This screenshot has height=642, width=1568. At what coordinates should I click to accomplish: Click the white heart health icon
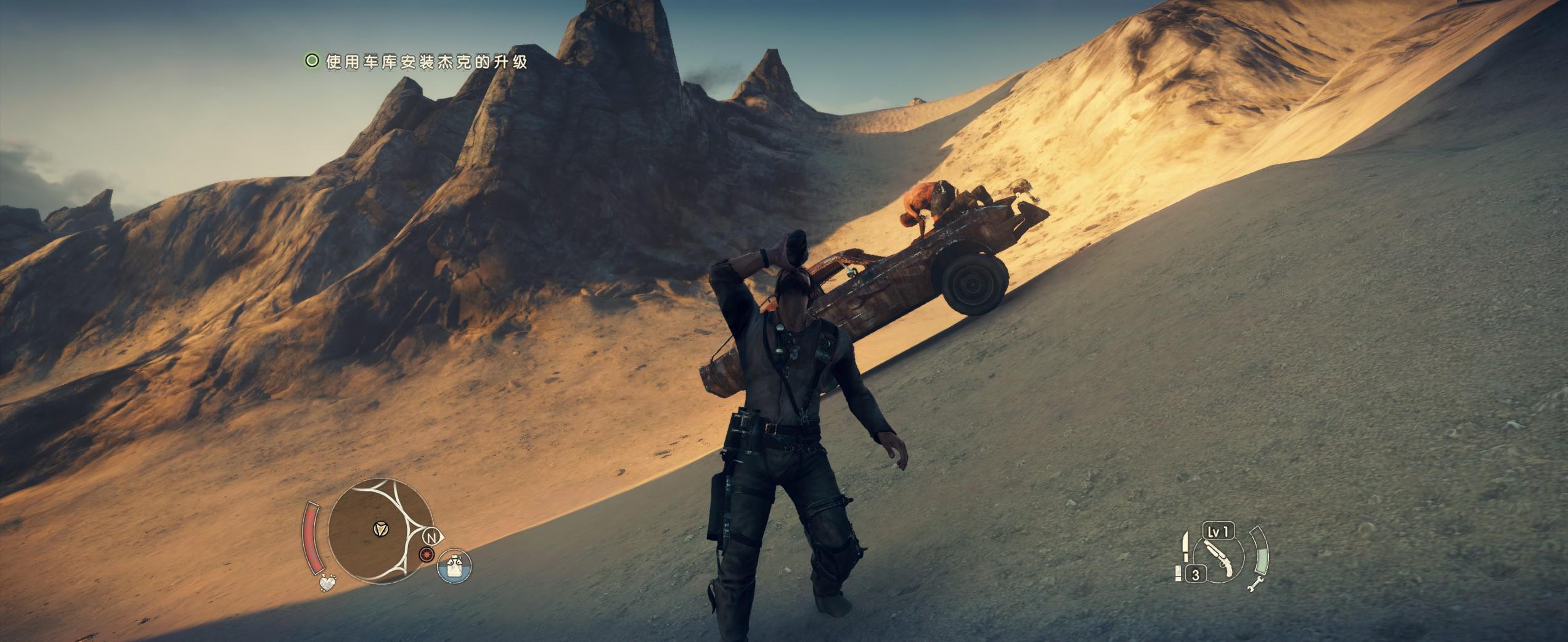(329, 583)
